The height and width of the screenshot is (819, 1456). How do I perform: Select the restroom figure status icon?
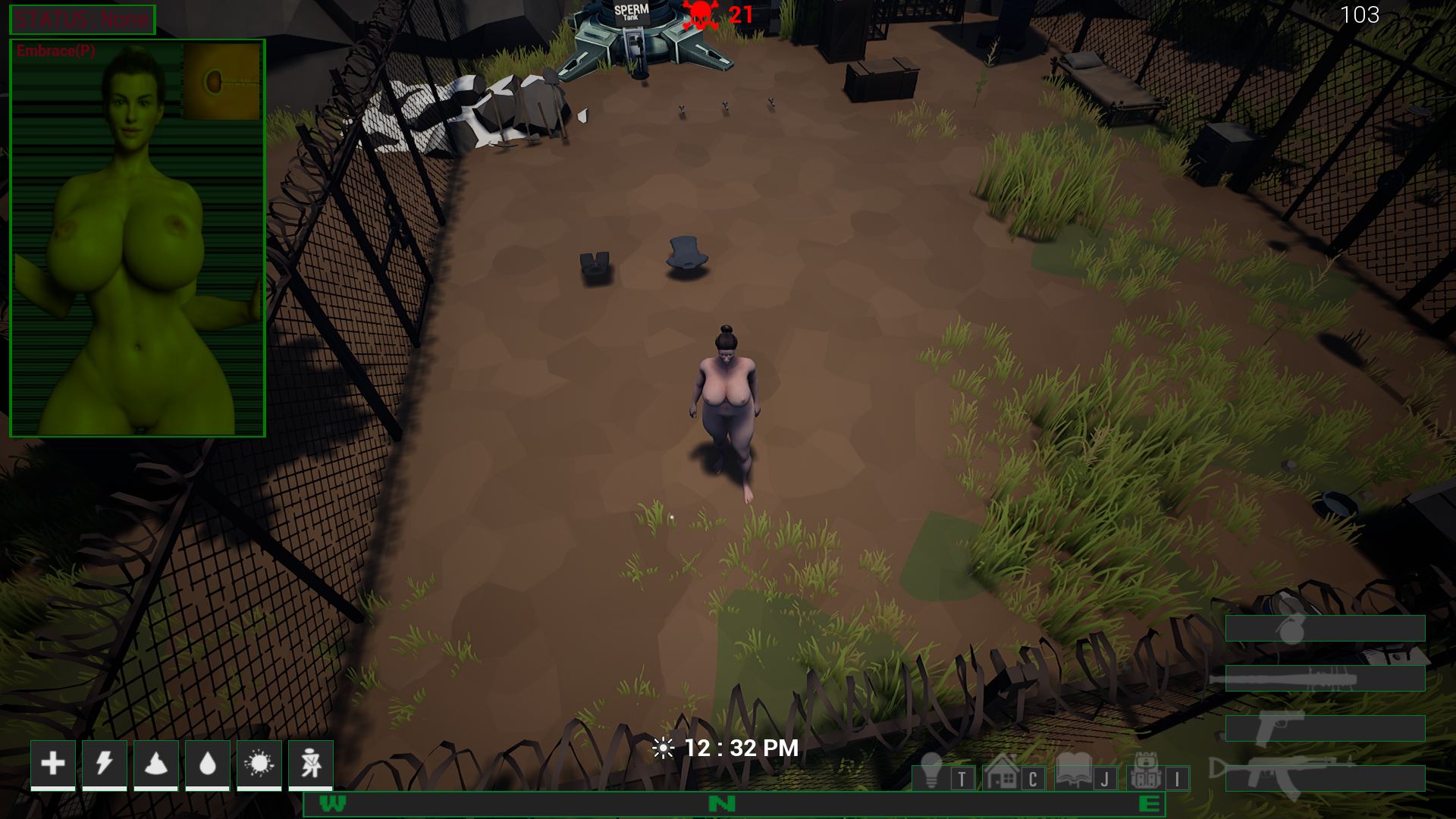pos(311,764)
